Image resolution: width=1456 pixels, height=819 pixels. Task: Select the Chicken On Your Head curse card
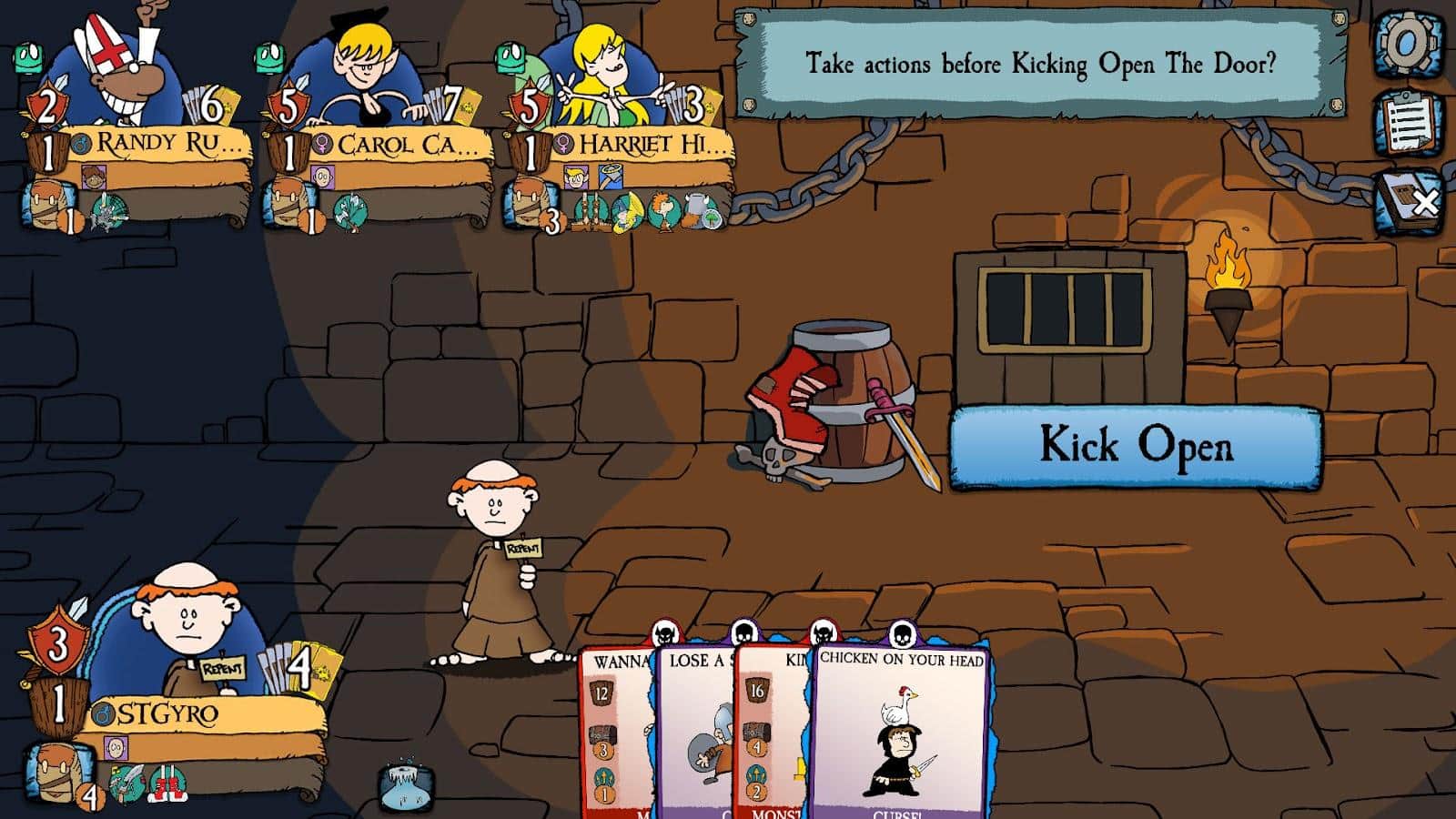click(901, 728)
